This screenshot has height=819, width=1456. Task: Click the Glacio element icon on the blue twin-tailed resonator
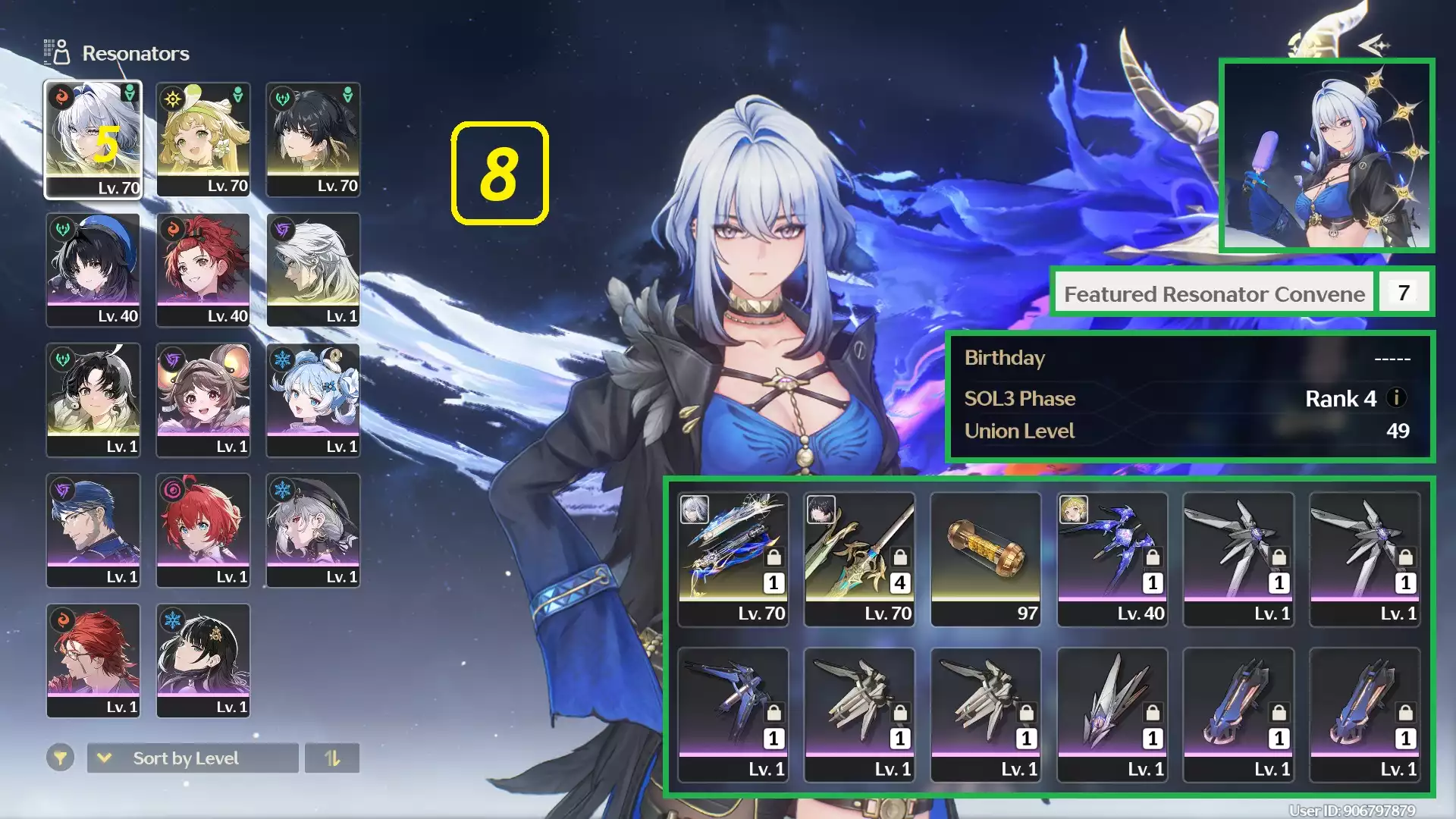[x=282, y=359]
